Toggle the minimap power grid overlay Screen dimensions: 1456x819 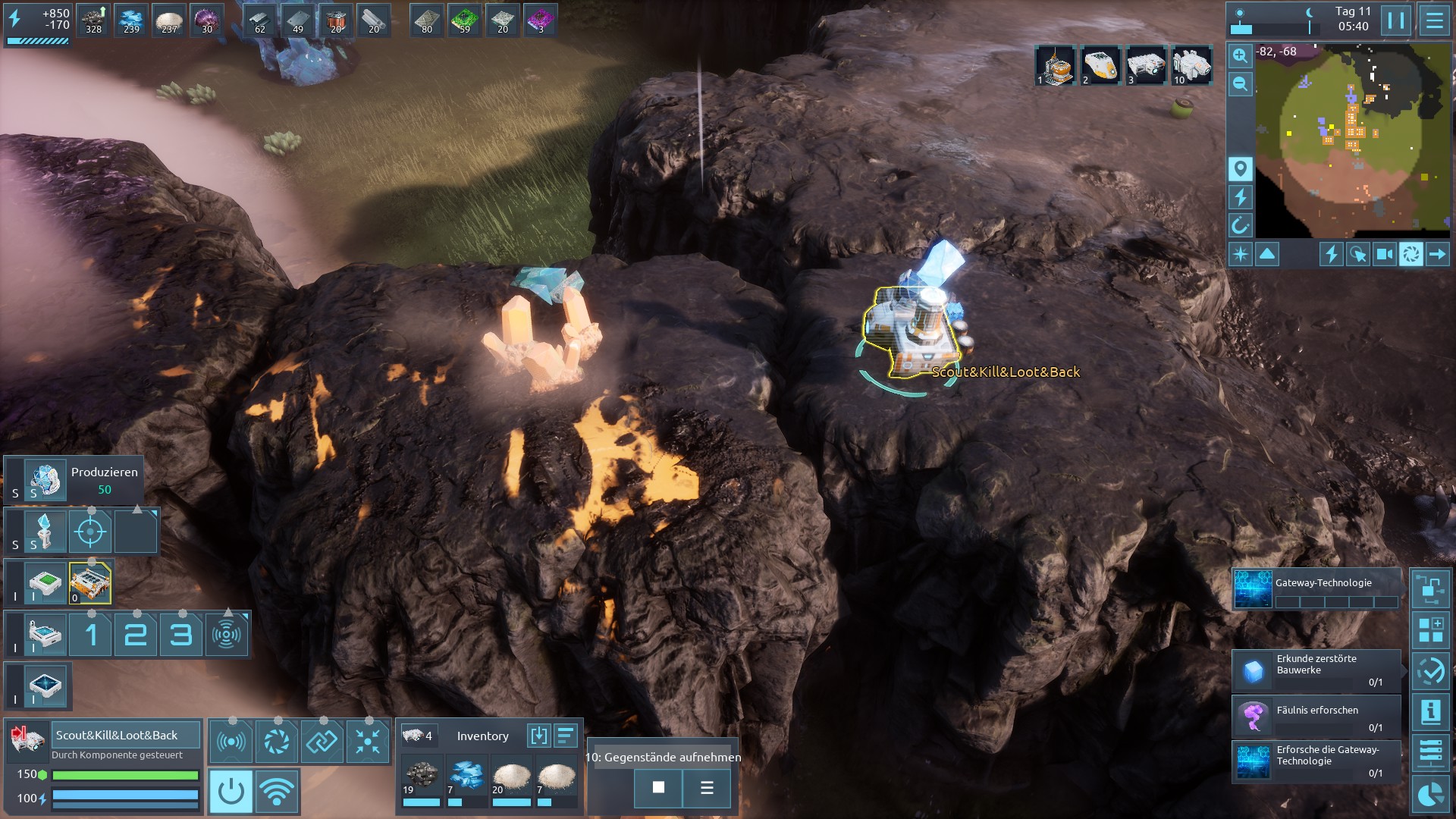coord(1240,197)
